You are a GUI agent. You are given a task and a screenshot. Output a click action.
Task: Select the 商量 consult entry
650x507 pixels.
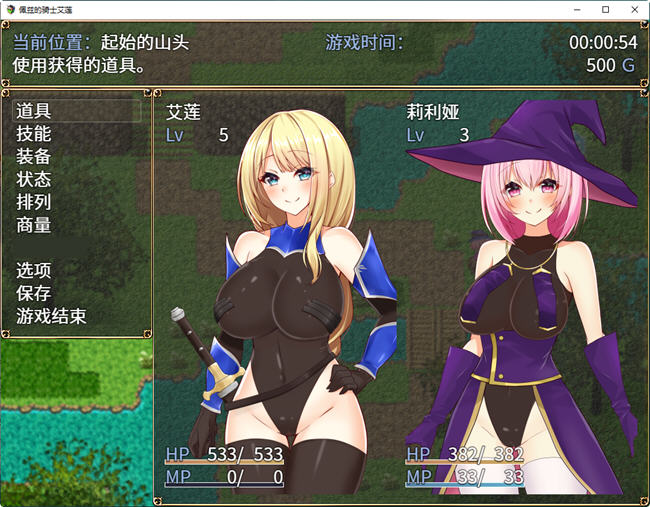tap(35, 226)
